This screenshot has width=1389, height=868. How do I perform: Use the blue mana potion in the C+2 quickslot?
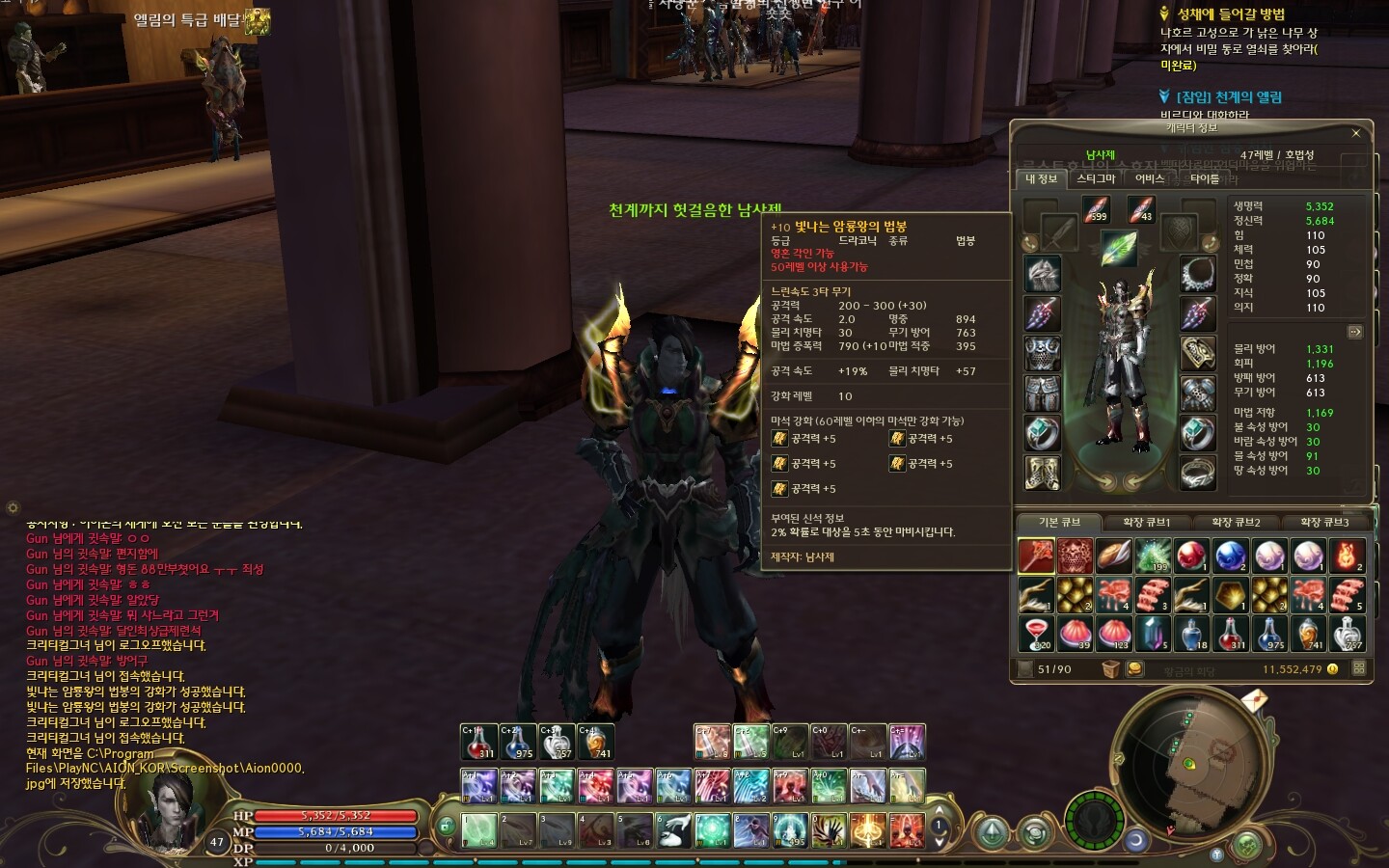tap(518, 742)
